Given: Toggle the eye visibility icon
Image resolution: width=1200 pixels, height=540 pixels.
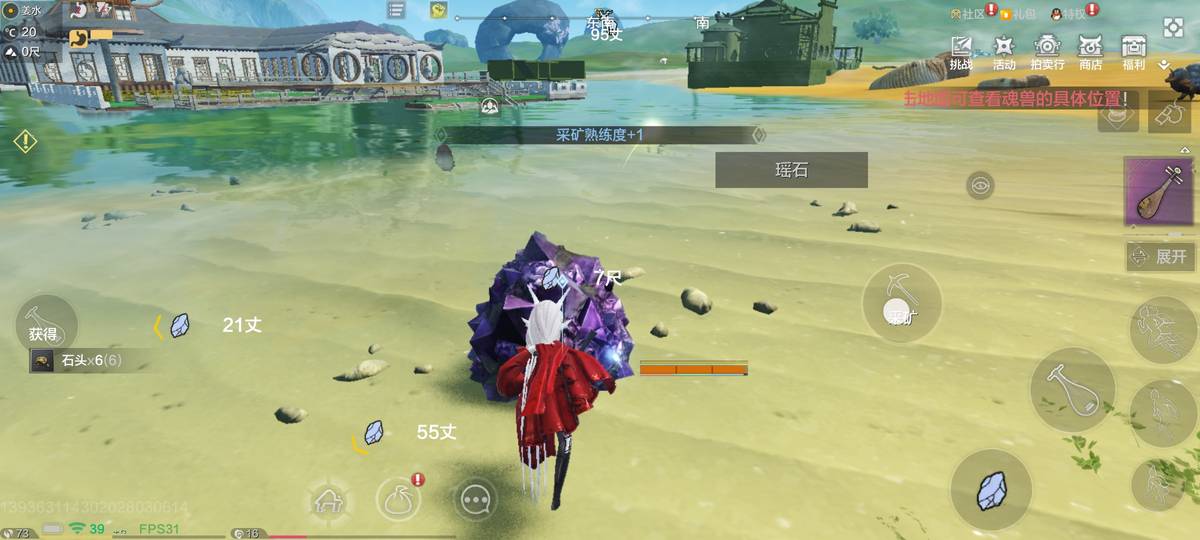Looking at the screenshot, I should 980,185.
